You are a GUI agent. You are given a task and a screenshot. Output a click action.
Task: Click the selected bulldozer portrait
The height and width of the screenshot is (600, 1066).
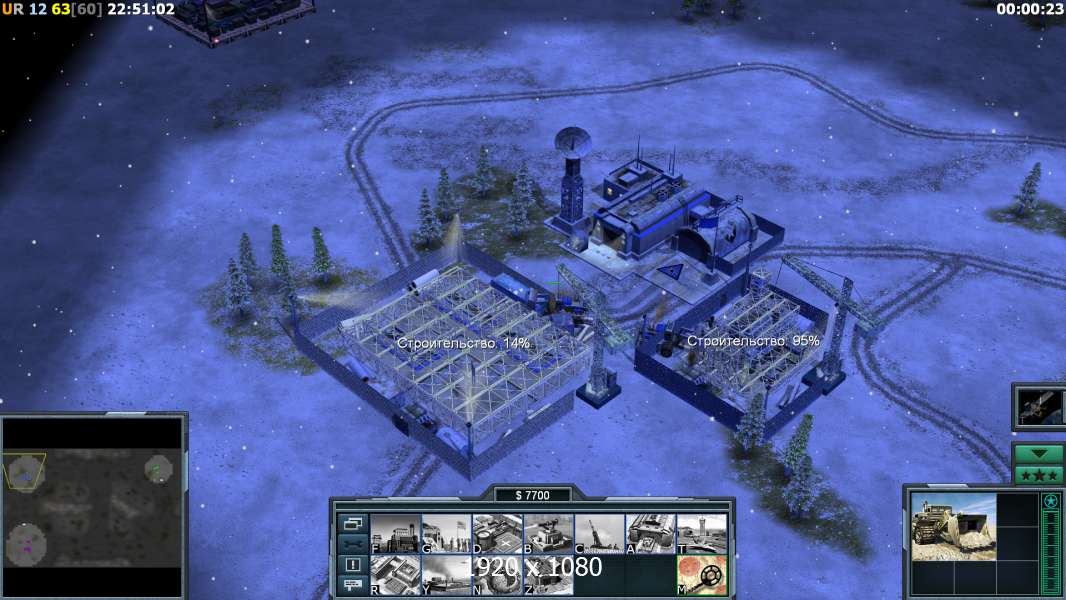point(953,526)
